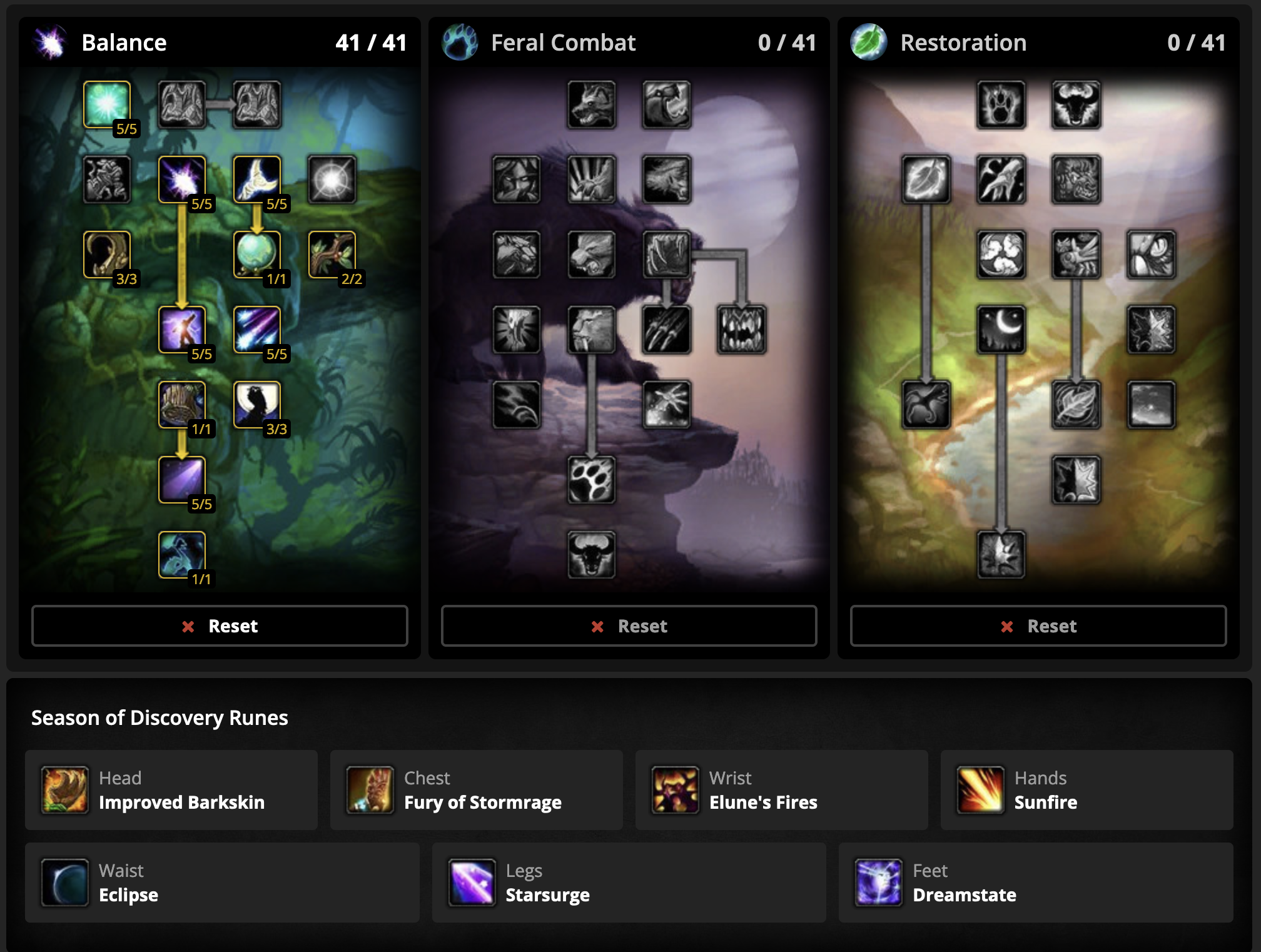1261x952 pixels.
Task: Select the 1/1 tree stump Balance talent
Action: pyautogui.click(x=182, y=405)
